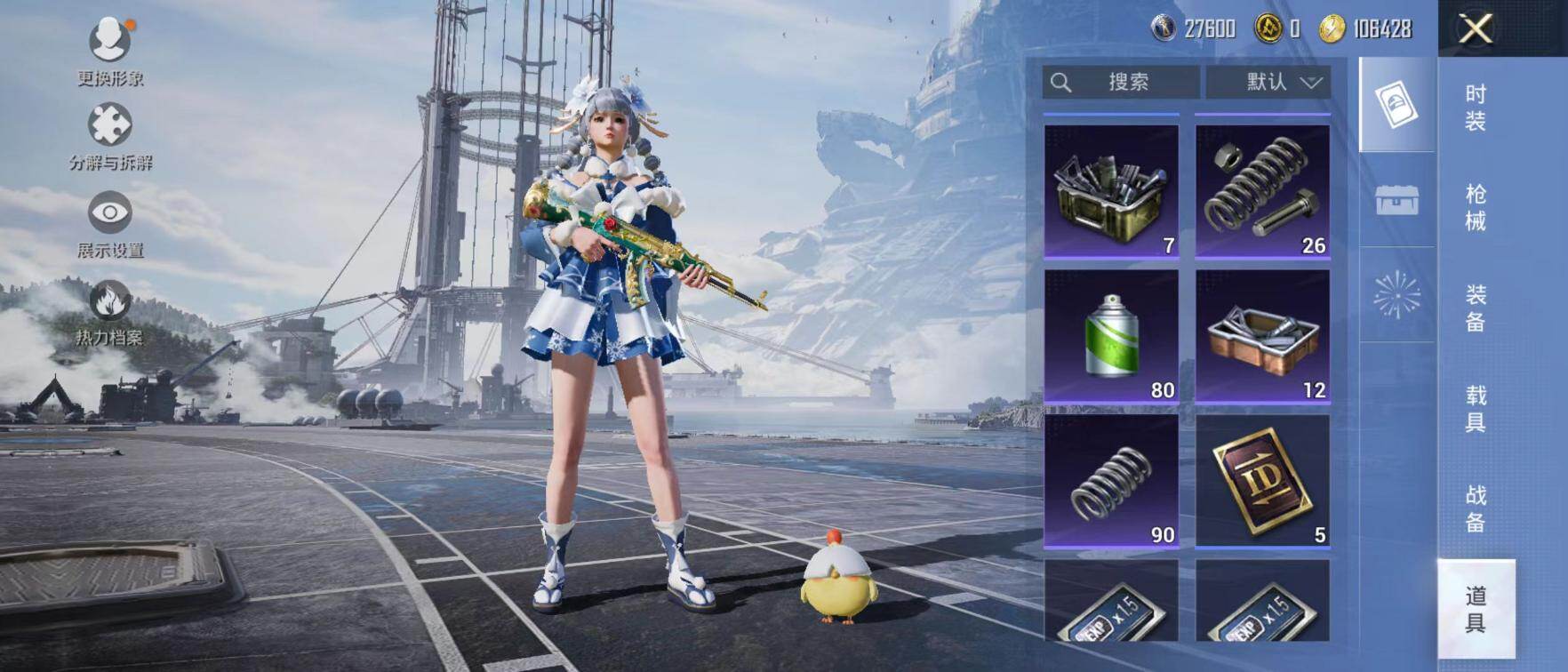The image size is (1568, 672).
Task: Select the ID rename card item
Action: coord(1262,480)
